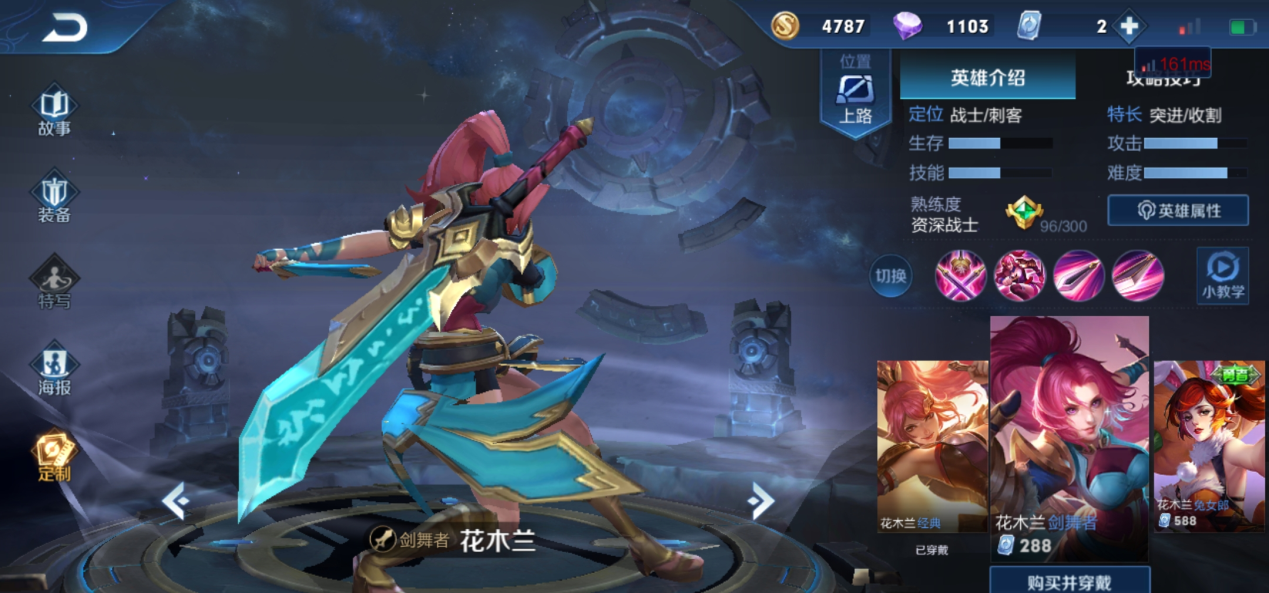Go back using the return arrow
Image resolution: width=1269 pixels, height=593 pixels.
(64, 29)
